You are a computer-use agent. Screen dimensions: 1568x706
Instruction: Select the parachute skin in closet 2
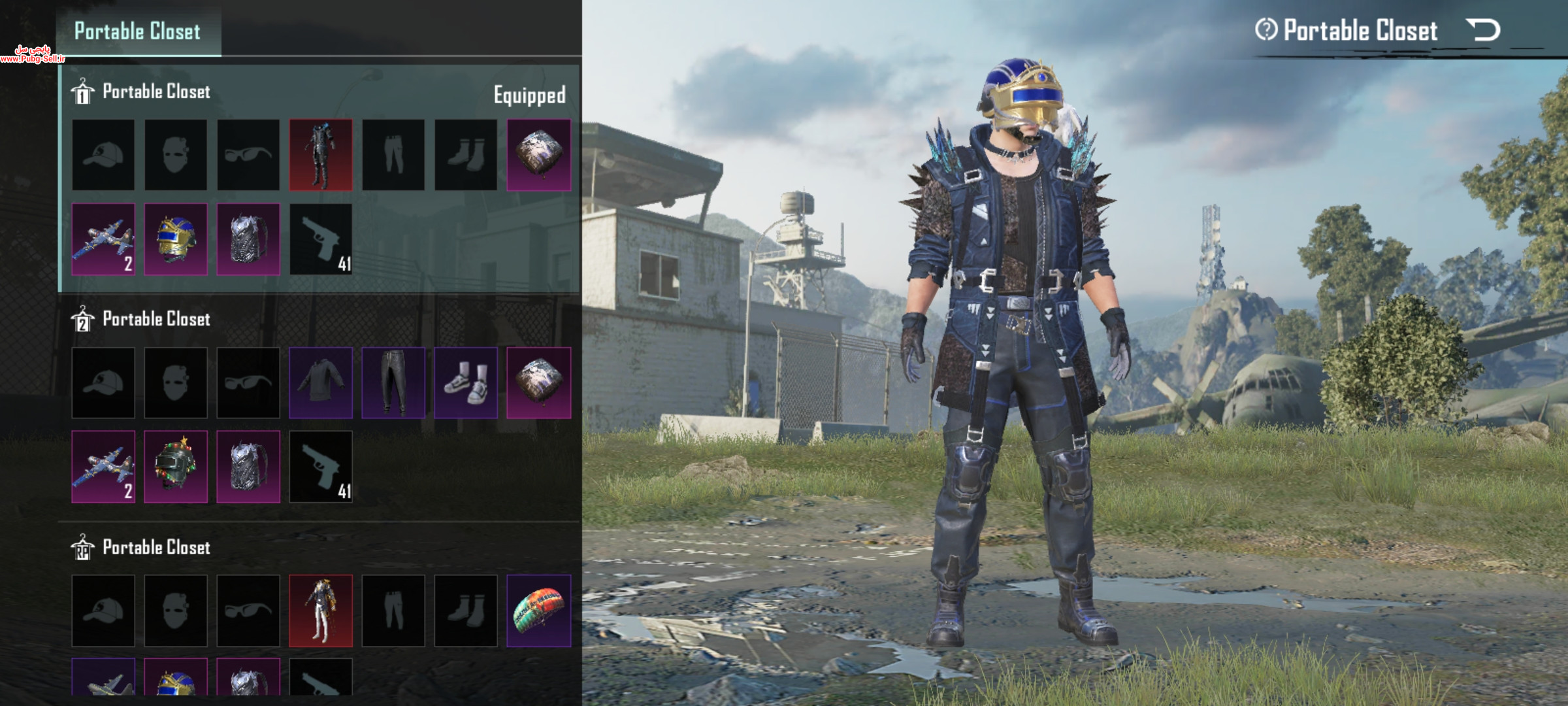pos(539,383)
